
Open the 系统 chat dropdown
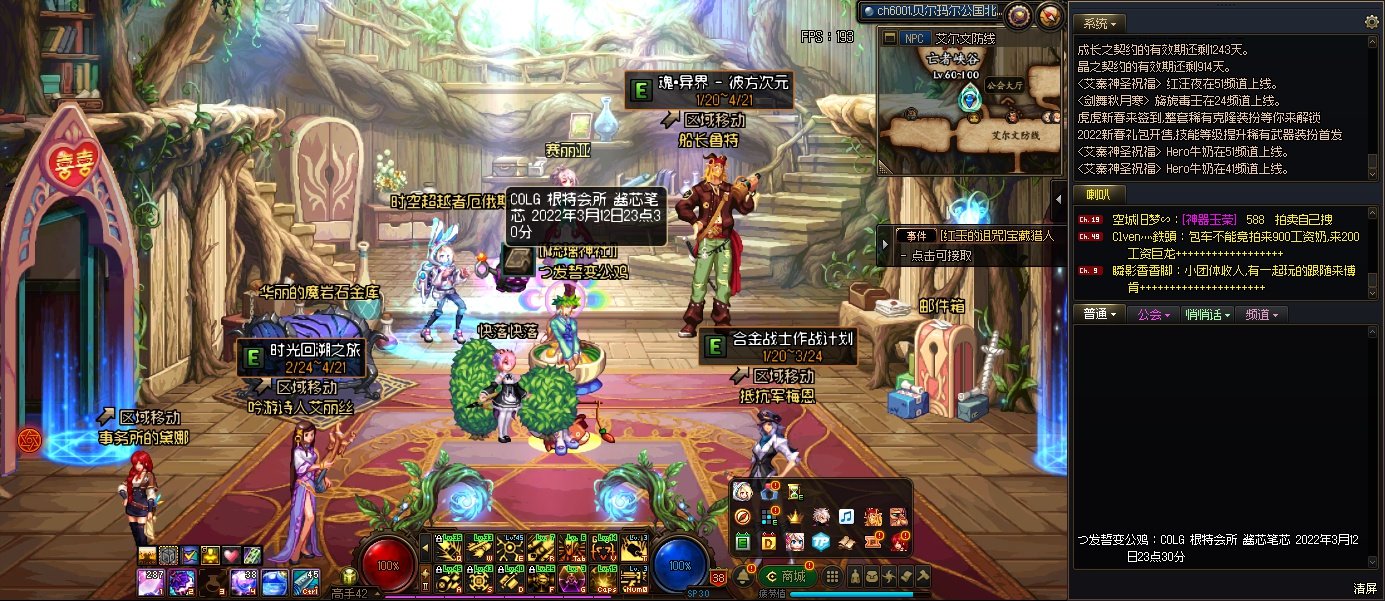click(1100, 22)
